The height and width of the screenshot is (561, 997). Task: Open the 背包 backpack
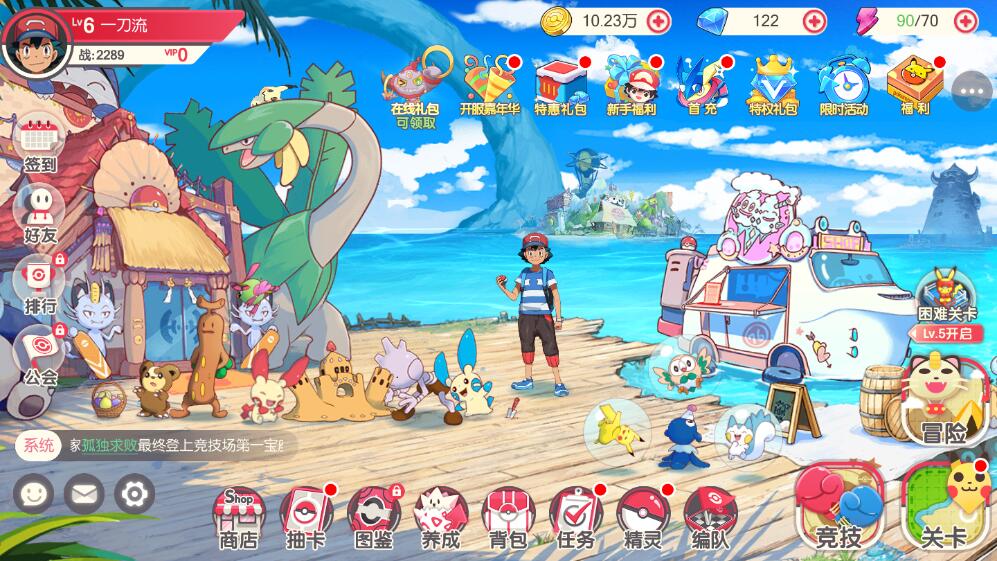click(x=507, y=516)
